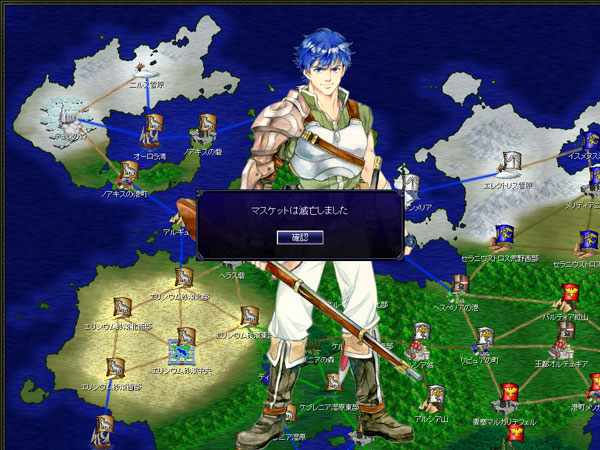Confirm the マスケット destroyed message with 確認
The height and width of the screenshot is (450, 600).
(294, 236)
